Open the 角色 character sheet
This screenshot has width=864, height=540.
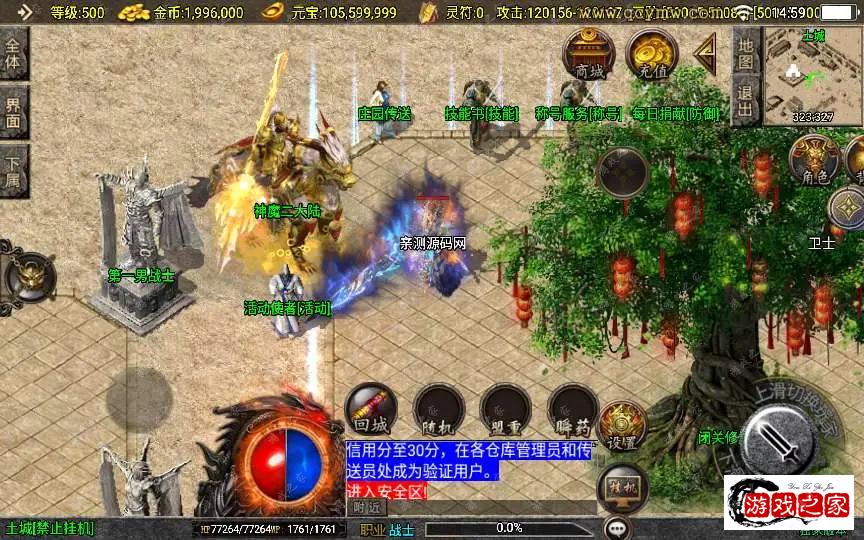tap(814, 159)
